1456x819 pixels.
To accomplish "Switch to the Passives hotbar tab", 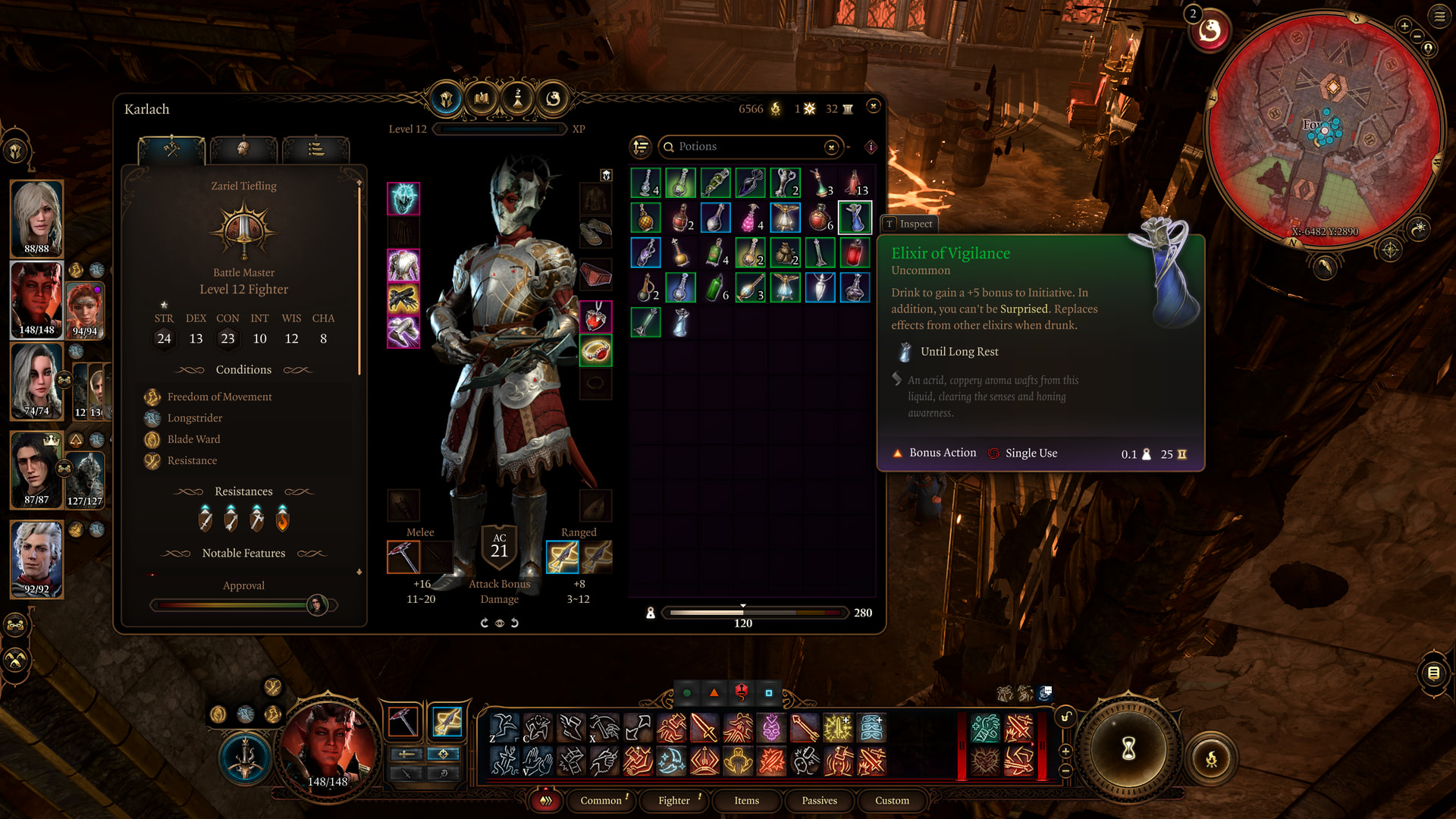I will coord(820,801).
